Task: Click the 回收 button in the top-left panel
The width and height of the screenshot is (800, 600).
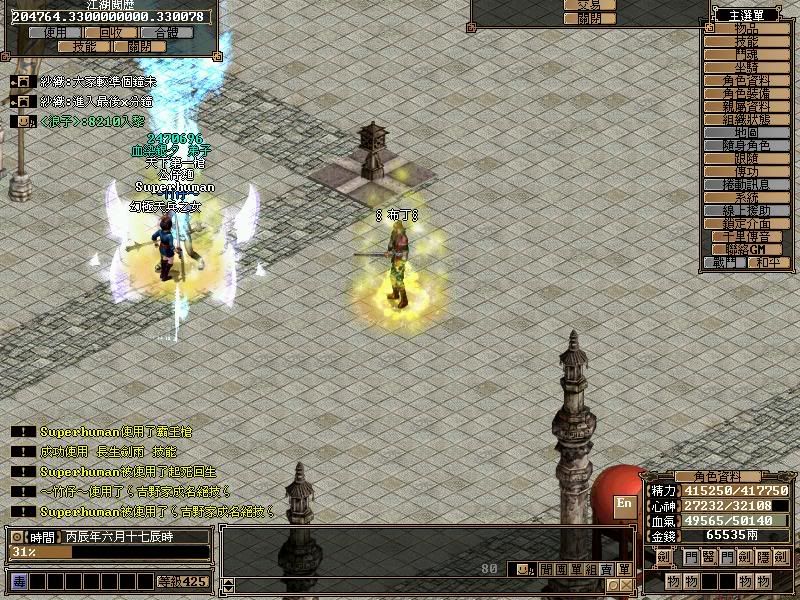Action: coord(112,33)
